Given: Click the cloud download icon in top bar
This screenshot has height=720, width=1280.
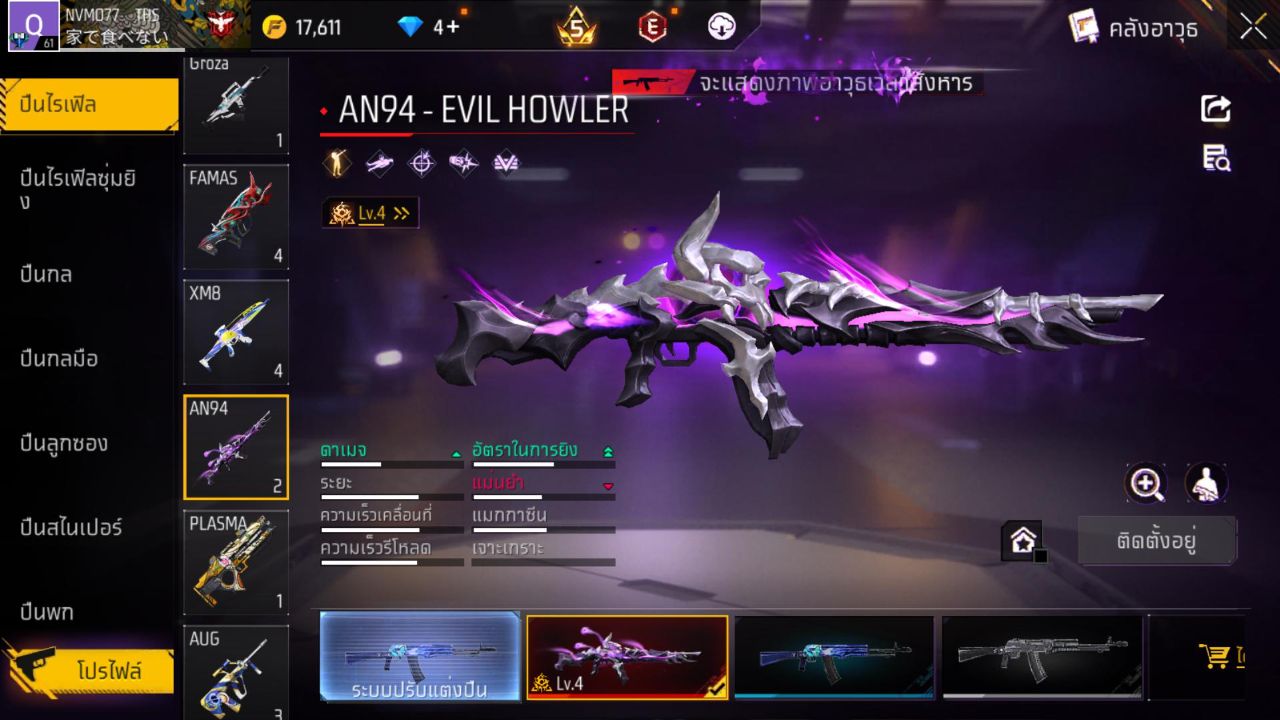Looking at the screenshot, I should click(720, 27).
